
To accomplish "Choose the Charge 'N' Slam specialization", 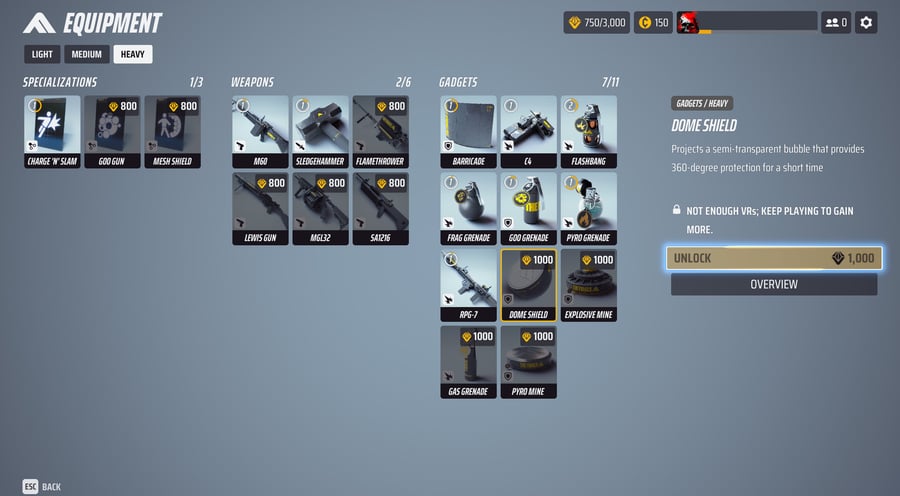I will point(52,131).
